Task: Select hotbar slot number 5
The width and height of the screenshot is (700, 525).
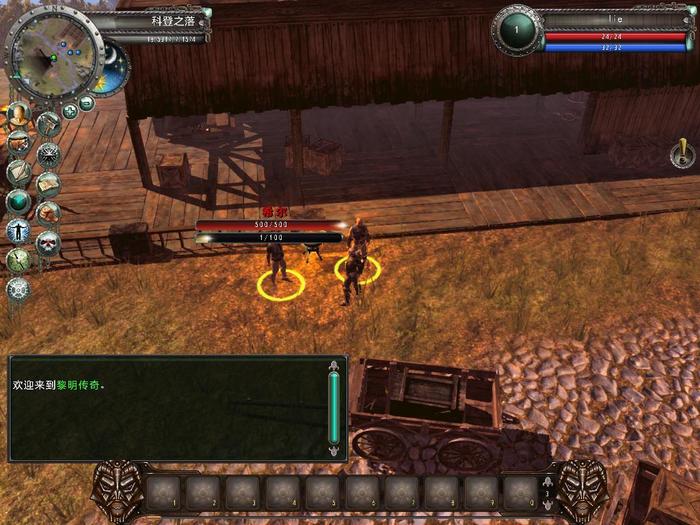Action: pos(323,492)
